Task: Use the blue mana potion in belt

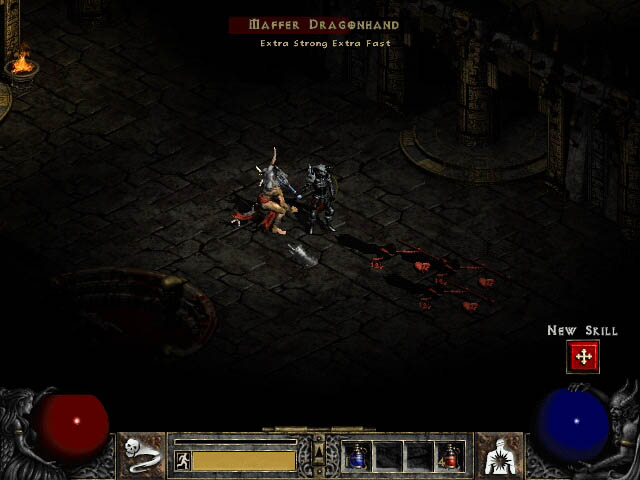Action: click(357, 457)
